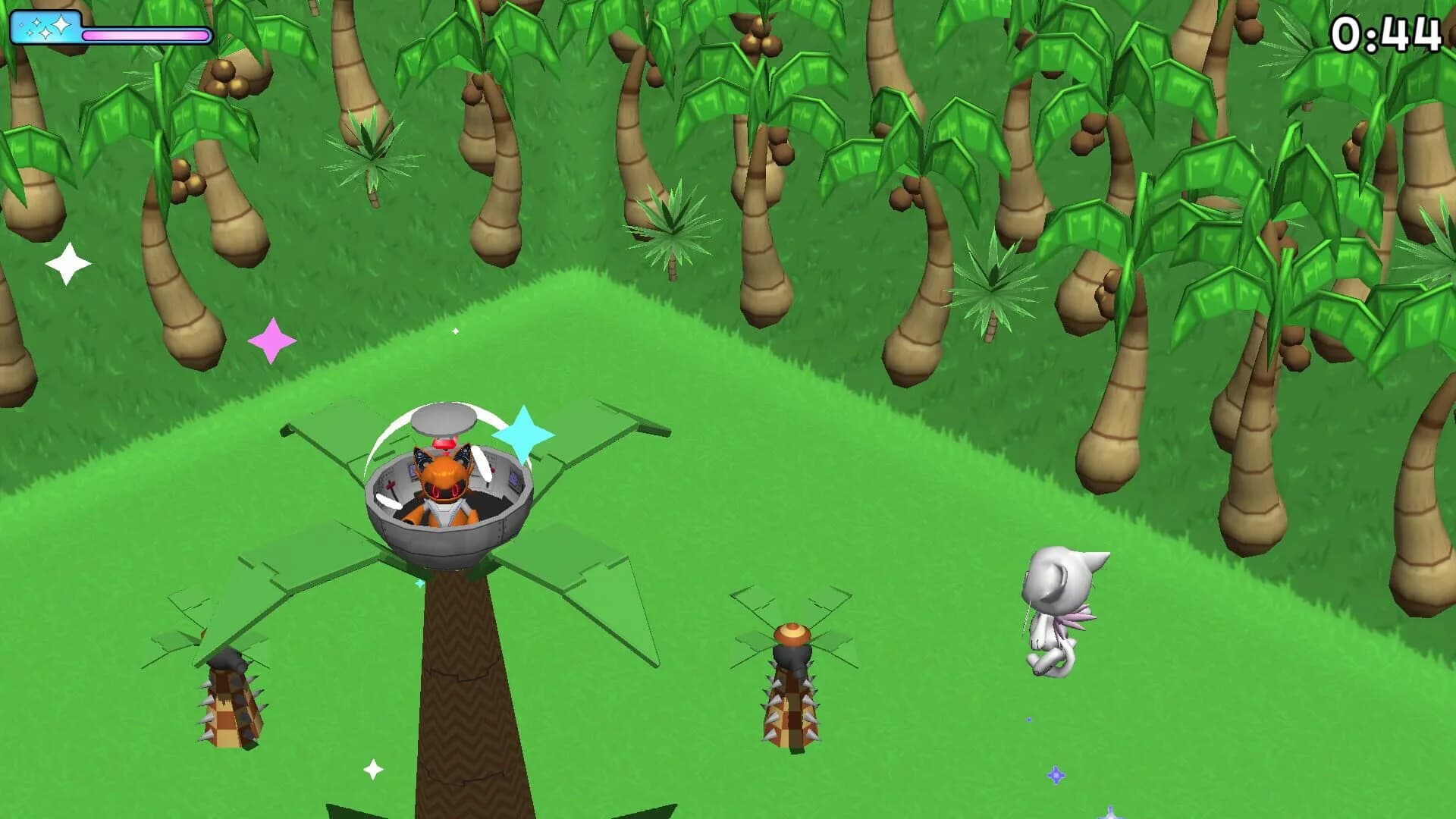Select the cockpit control screen panel

[514, 476]
